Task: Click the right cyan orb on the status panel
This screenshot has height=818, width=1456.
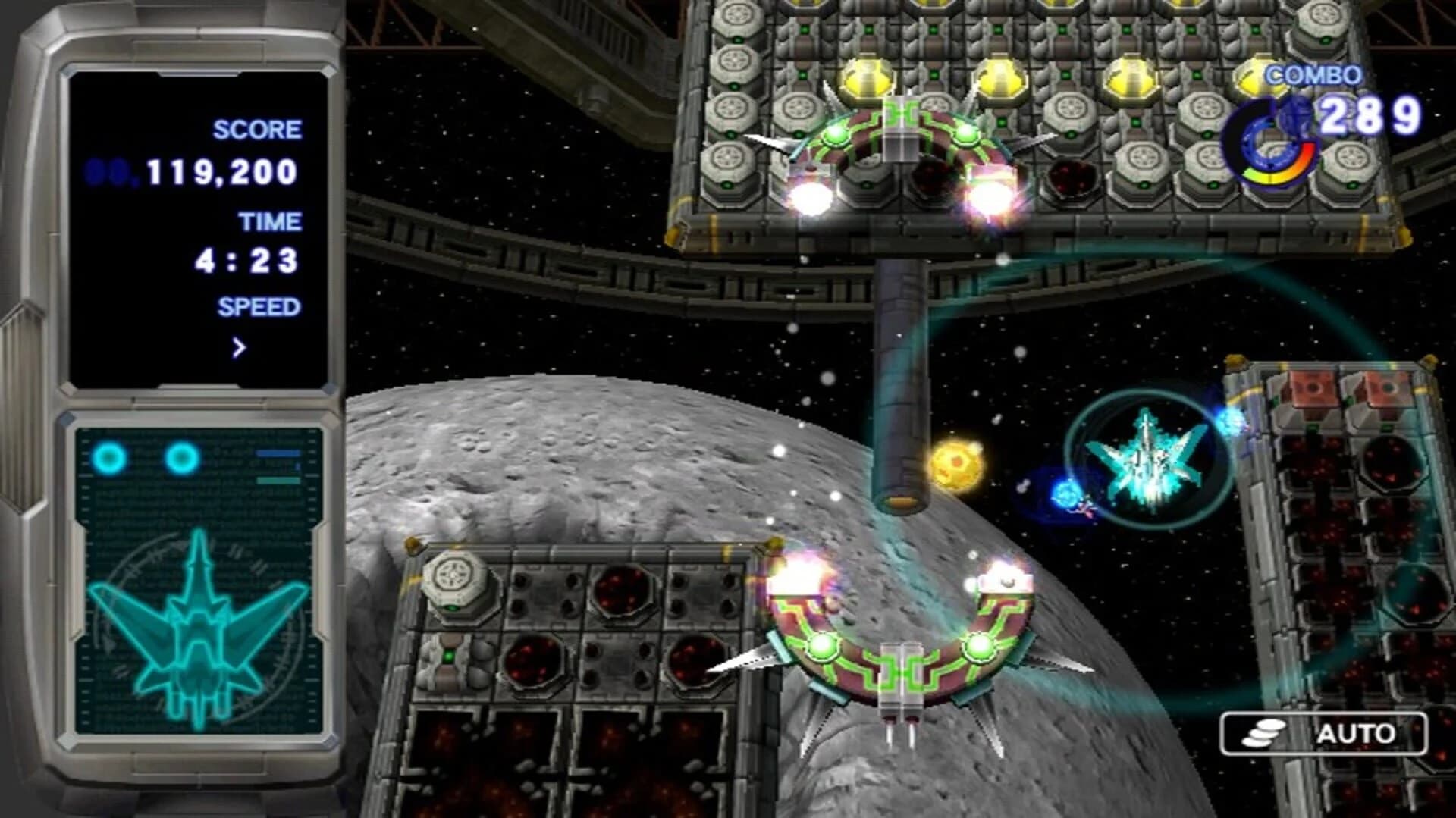Action: point(182,455)
